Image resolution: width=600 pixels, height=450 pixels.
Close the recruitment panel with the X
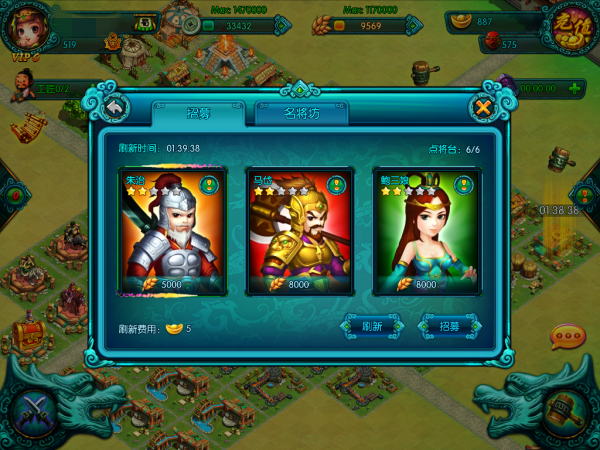[484, 106]
